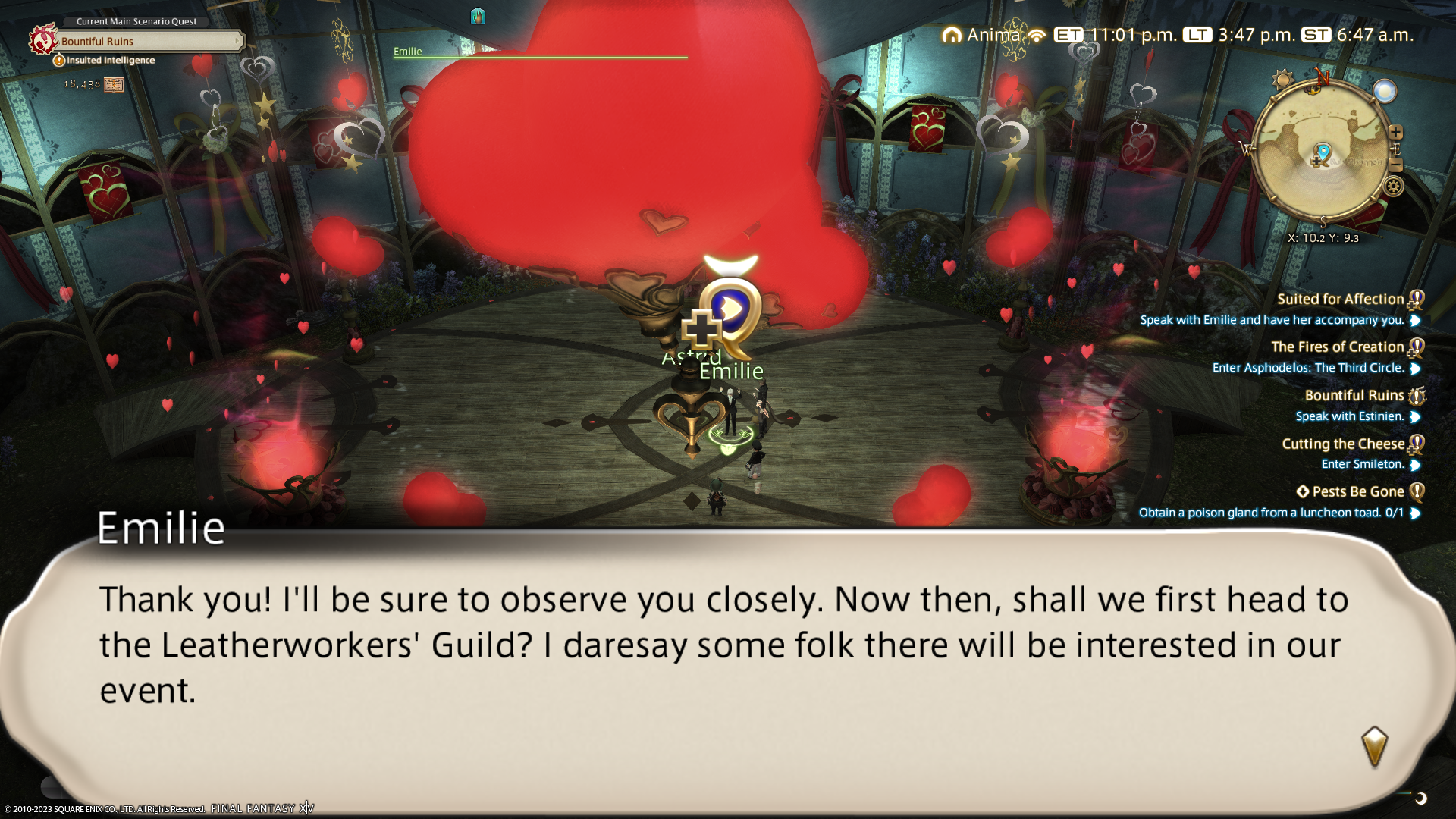Image resolution: width=1456 pixels, height=819 pixels.
Task: Click the Emilie target bar
Action: 540,53
